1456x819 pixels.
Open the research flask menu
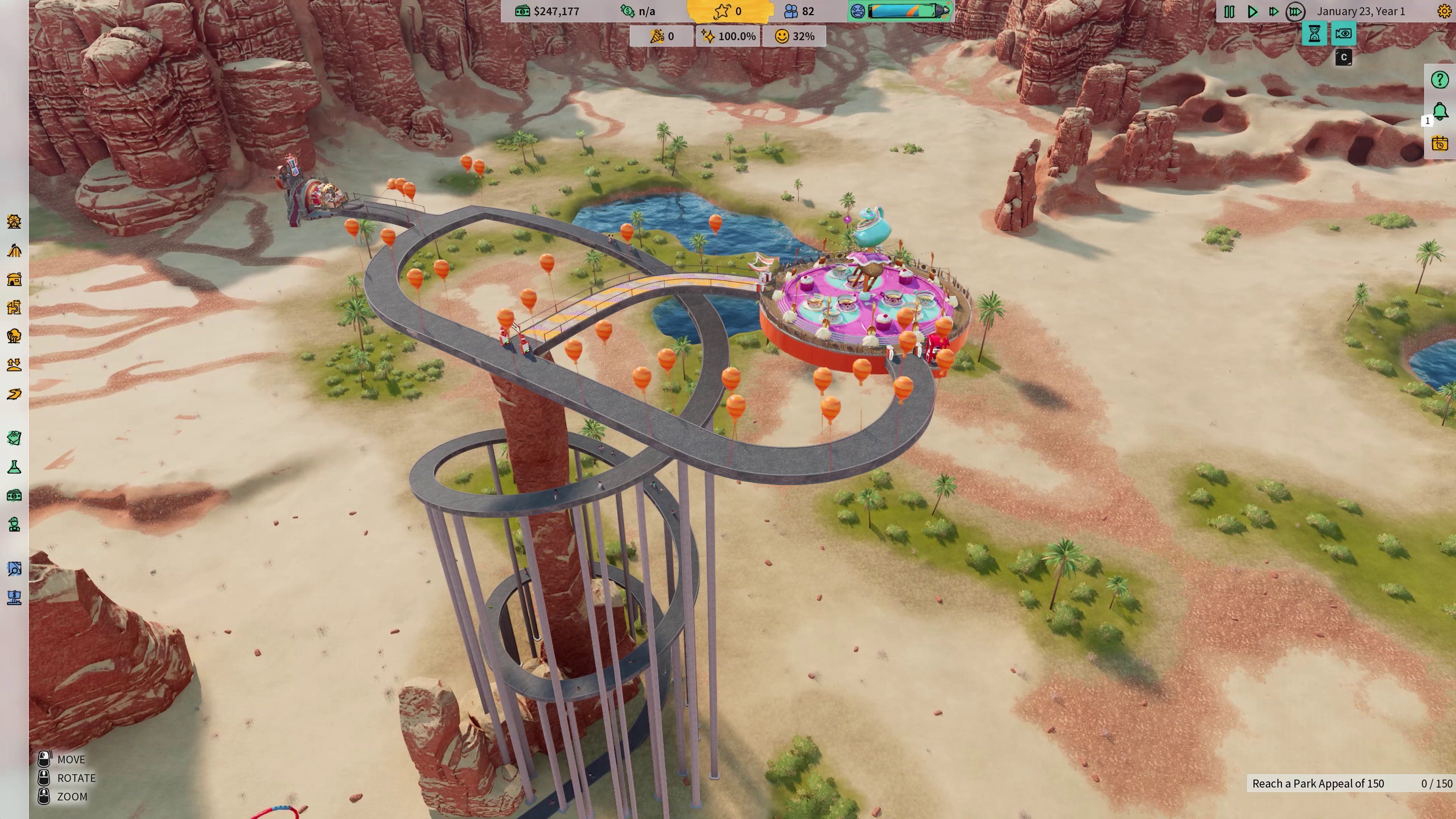[x=14, y=467]
